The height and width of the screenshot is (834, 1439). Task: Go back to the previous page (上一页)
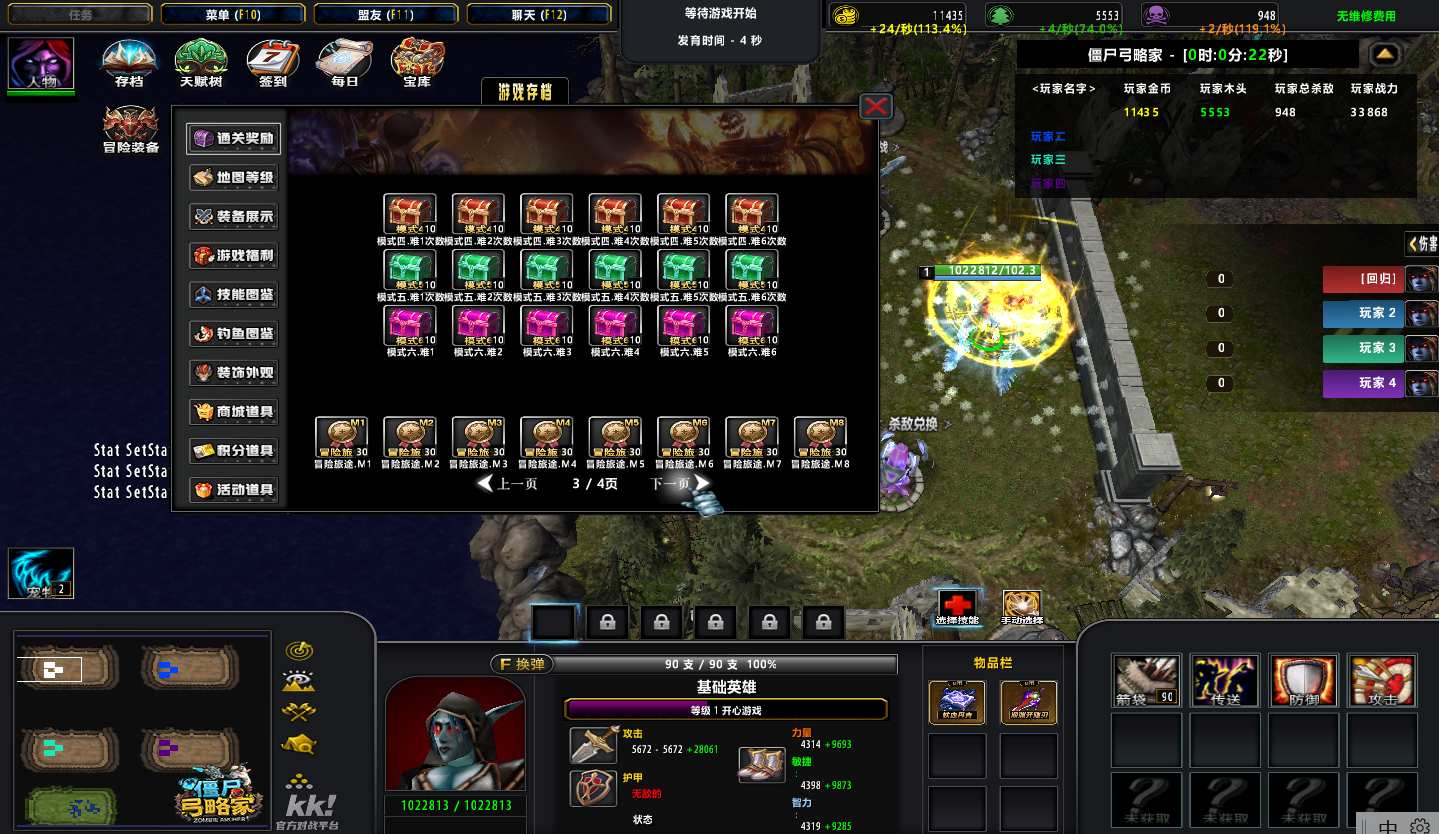click(x=508, y=484)
